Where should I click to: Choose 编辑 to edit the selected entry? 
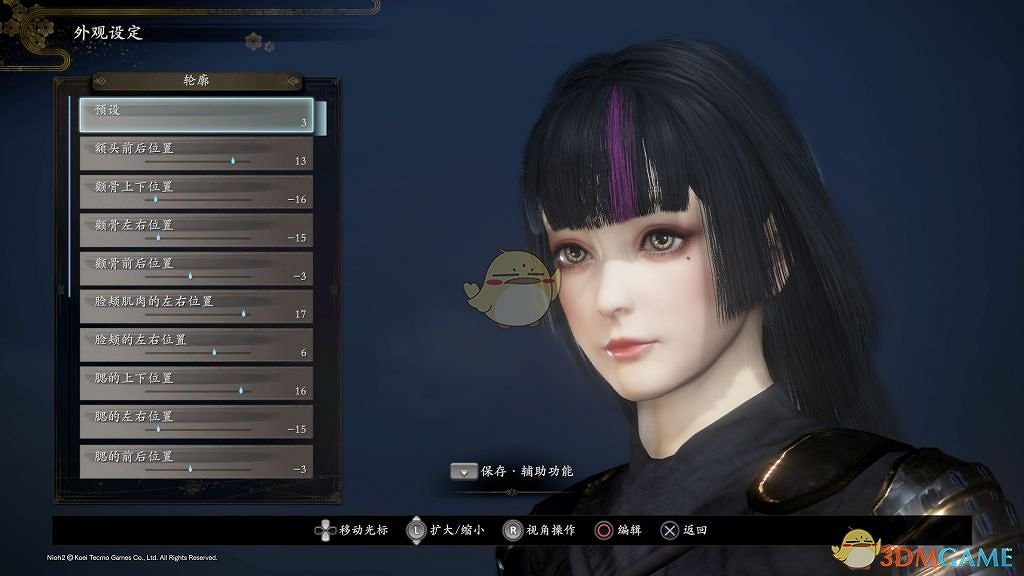pos(619,530)
